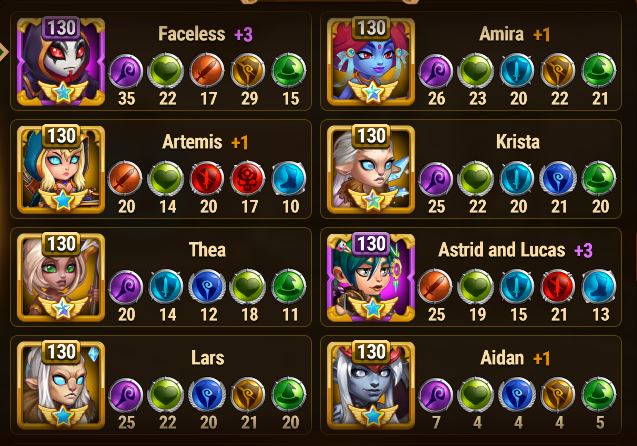Click Aidan's purple glyph valued 7
This screenshot has height=446, width=637.
point(435,396)
